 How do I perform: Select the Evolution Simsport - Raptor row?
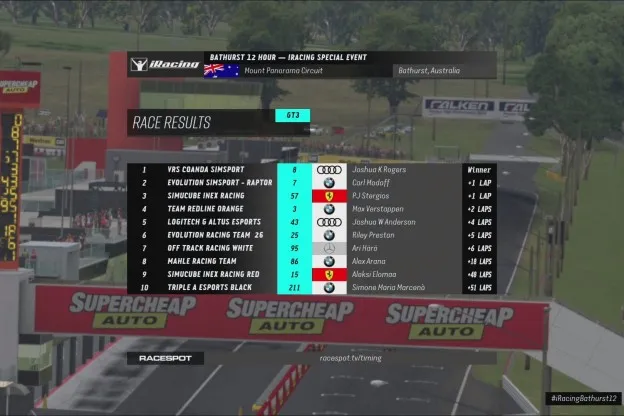pos(310,183)
